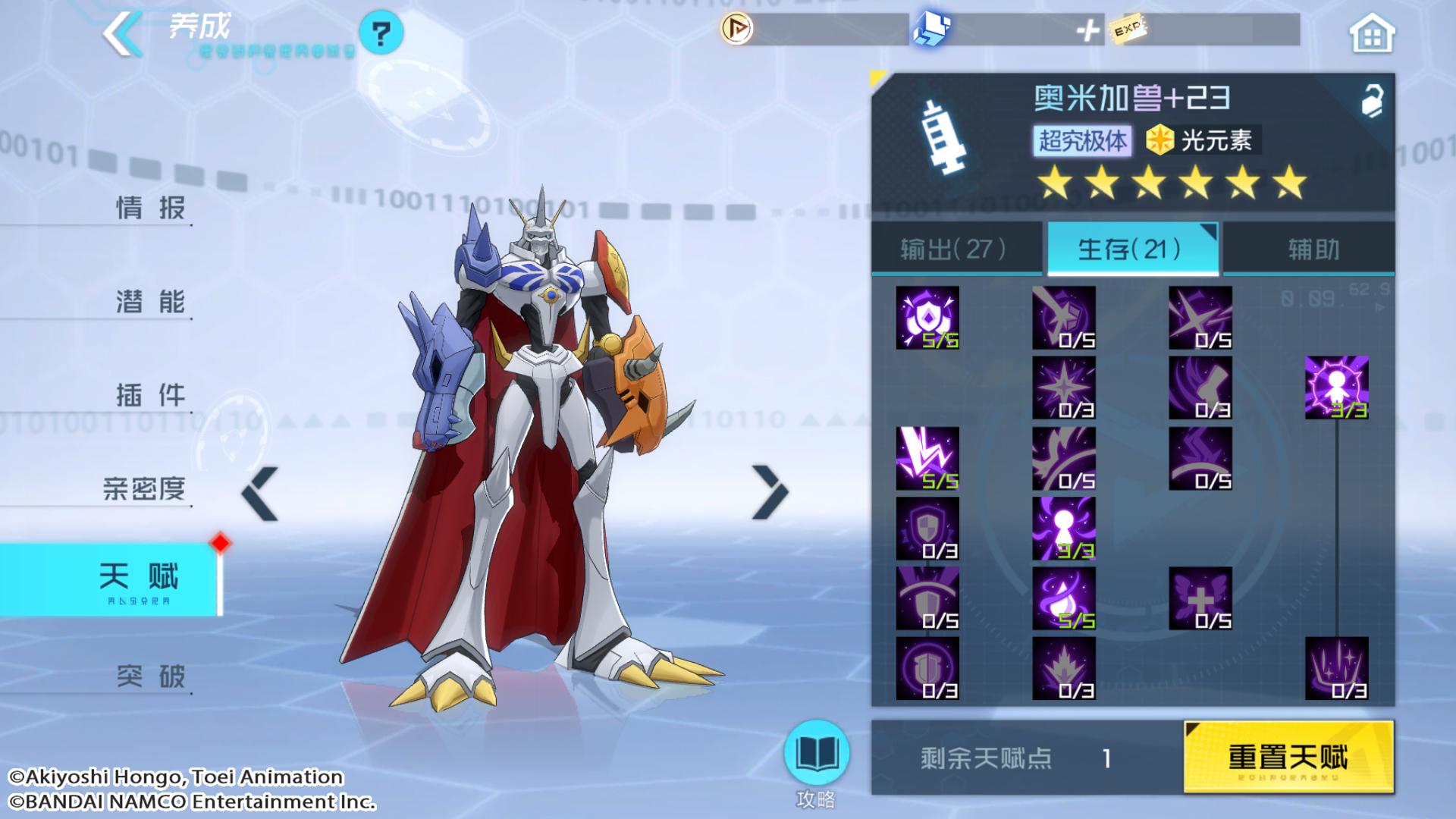Viewport: 1456px width, 819px height.
Task: Open the 插件 plugin menu
Action: coord(150,394)
